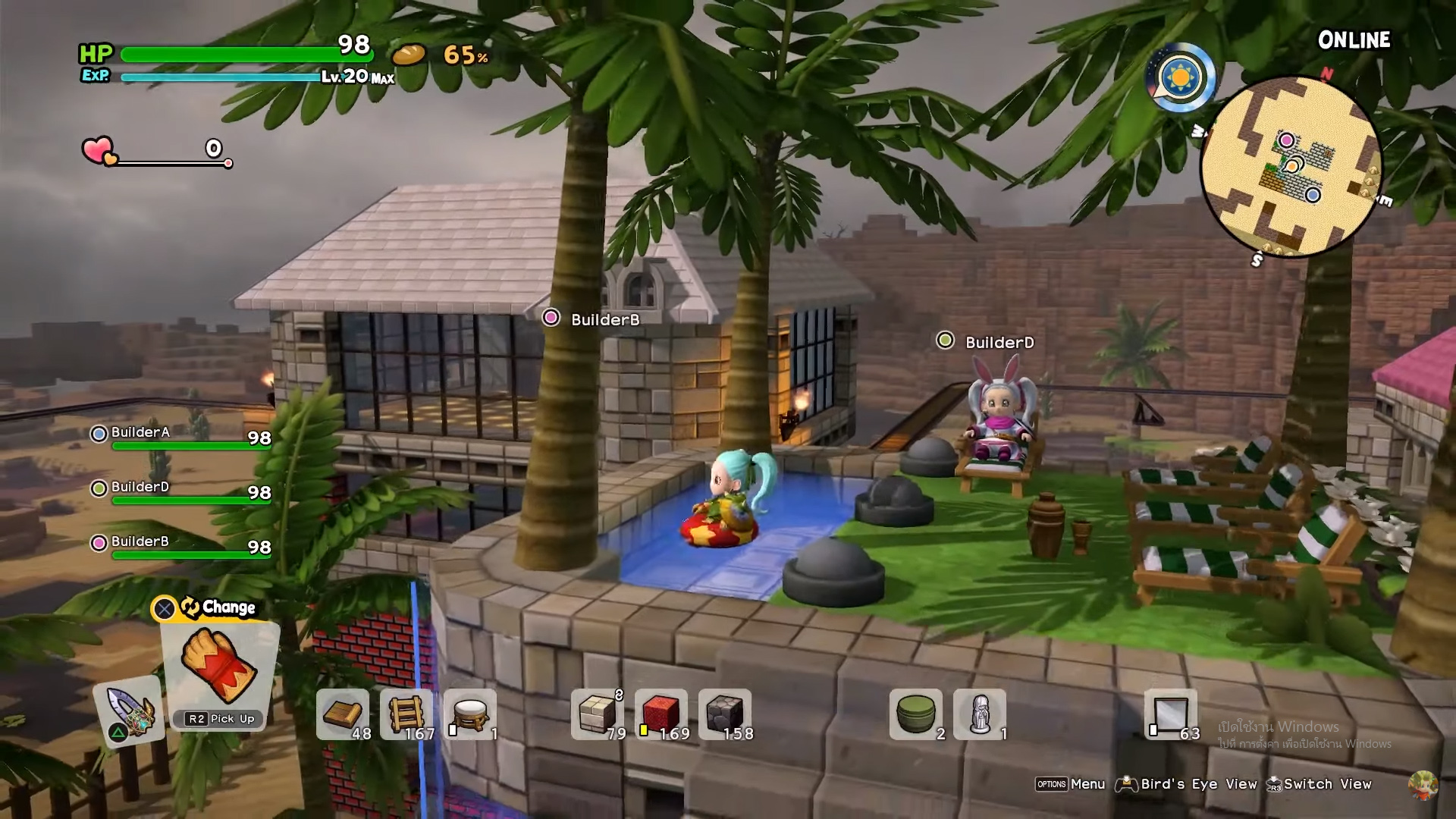Select the glass pane hotbar slot
The height and width of the screenshot is (819, 1456).
1171,714
